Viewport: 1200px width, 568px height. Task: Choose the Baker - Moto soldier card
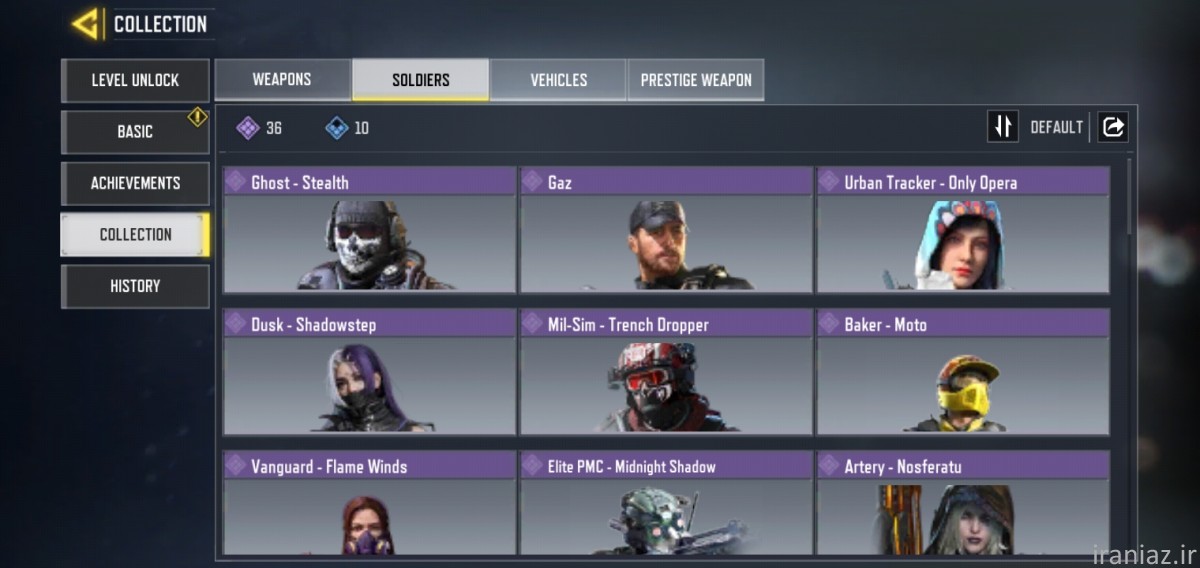tap(963, 372)
